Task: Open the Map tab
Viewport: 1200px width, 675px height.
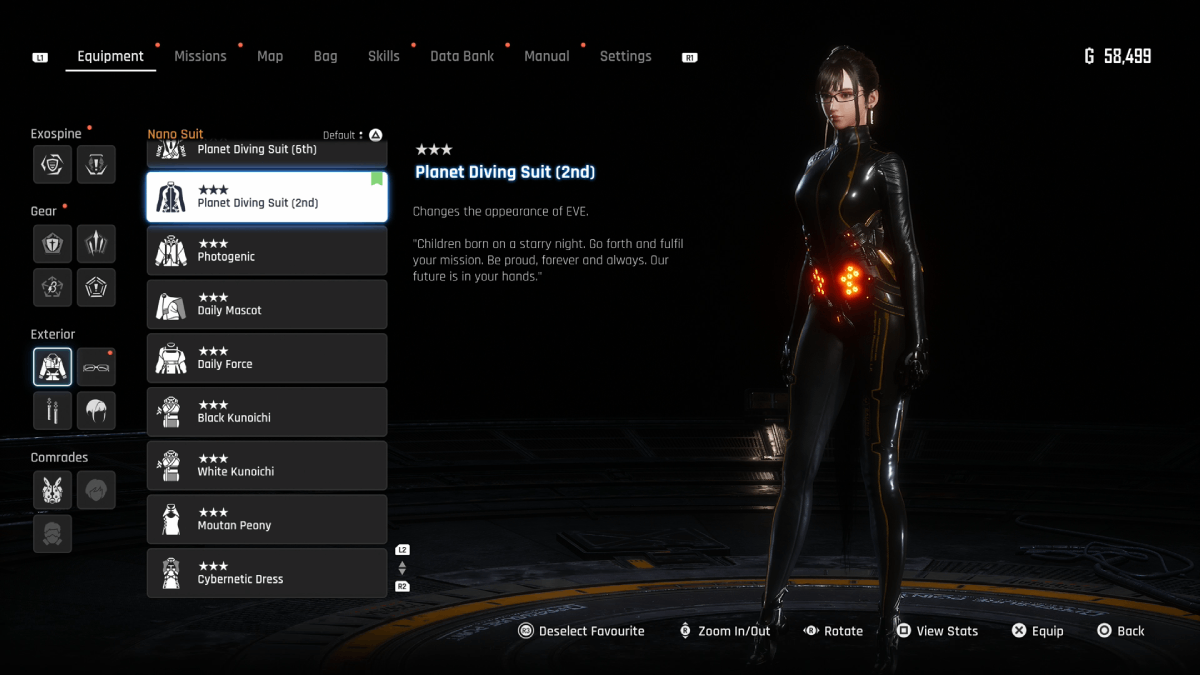Action: [270, 57]
